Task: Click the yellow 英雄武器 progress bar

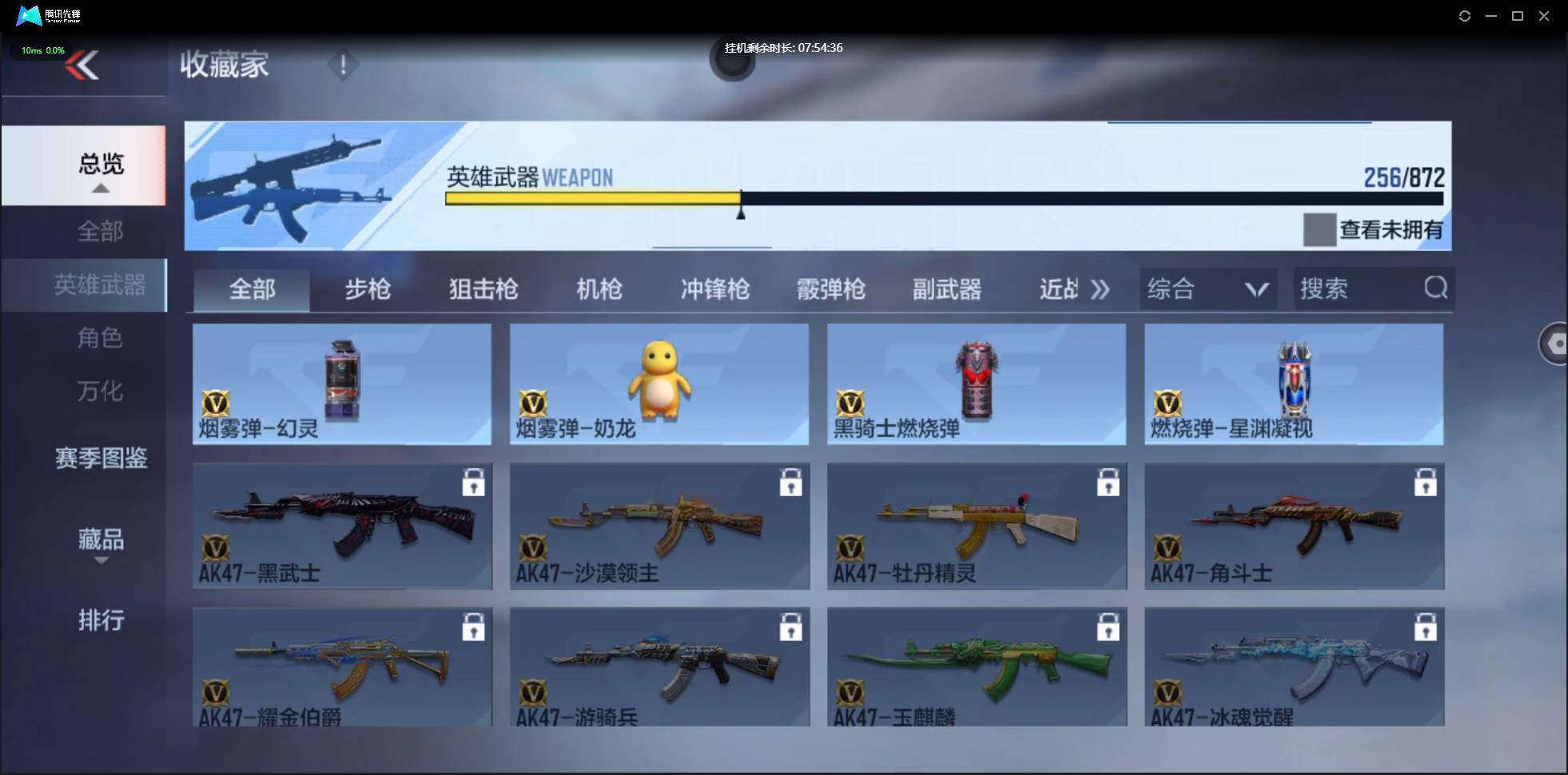Action: pyautogui.click(x=591, y=197)
